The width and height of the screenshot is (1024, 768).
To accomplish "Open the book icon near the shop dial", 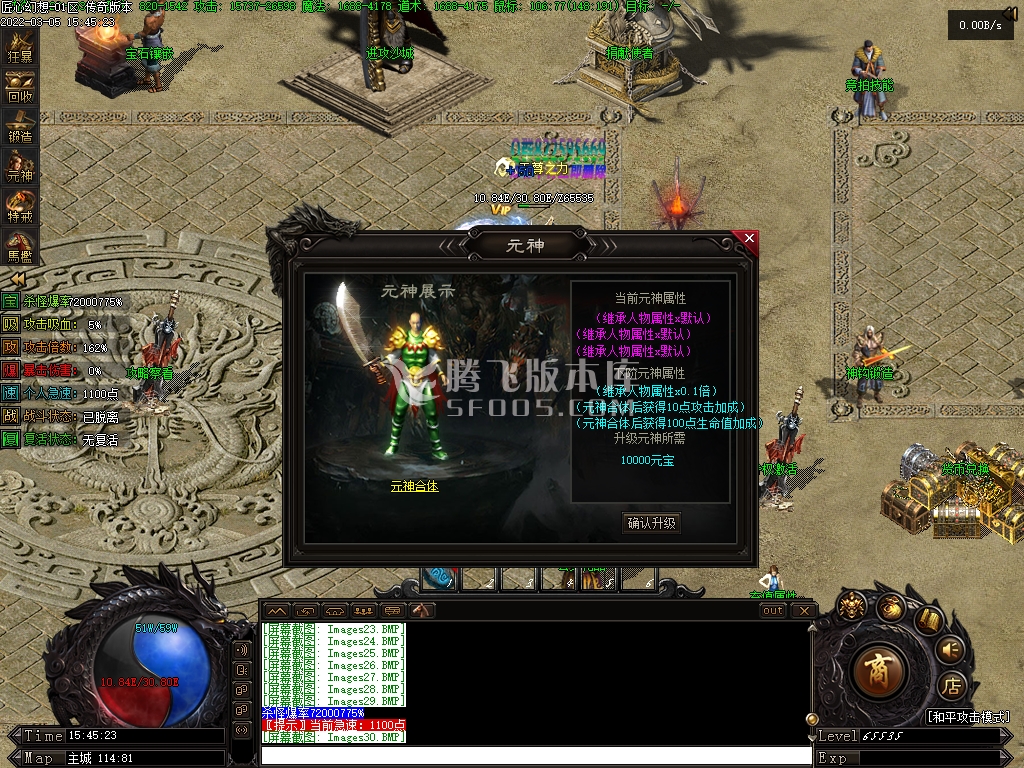I will coord(928,620).
